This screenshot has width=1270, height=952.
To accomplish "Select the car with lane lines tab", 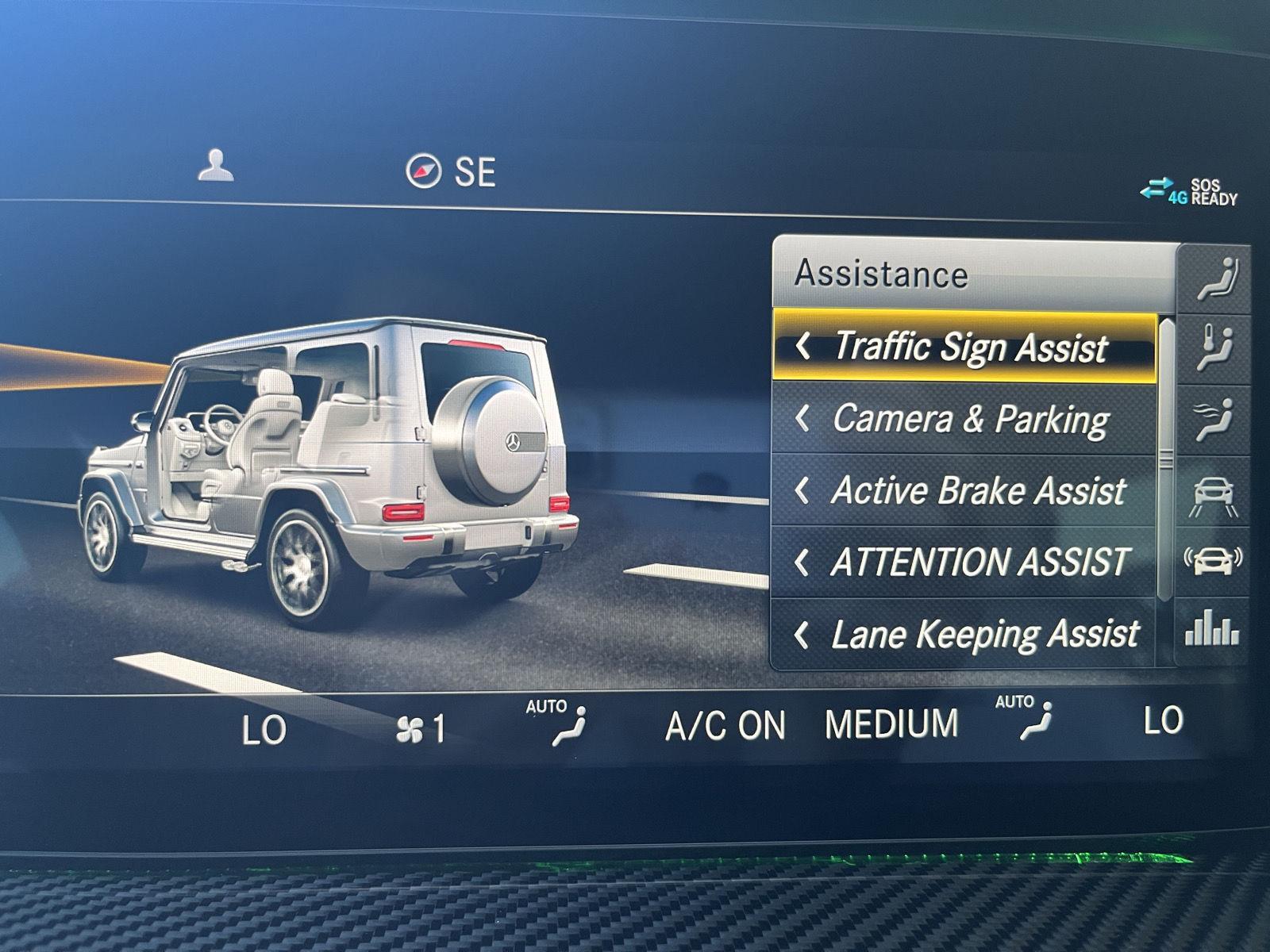I will (x=1214, y=493).
